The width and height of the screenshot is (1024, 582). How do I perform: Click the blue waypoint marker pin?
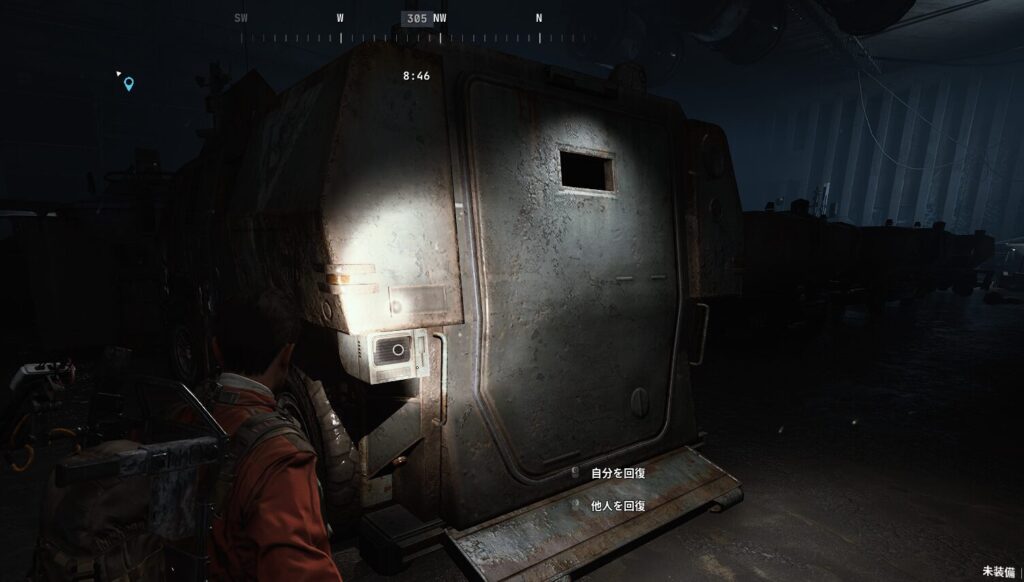coord(129,84)
